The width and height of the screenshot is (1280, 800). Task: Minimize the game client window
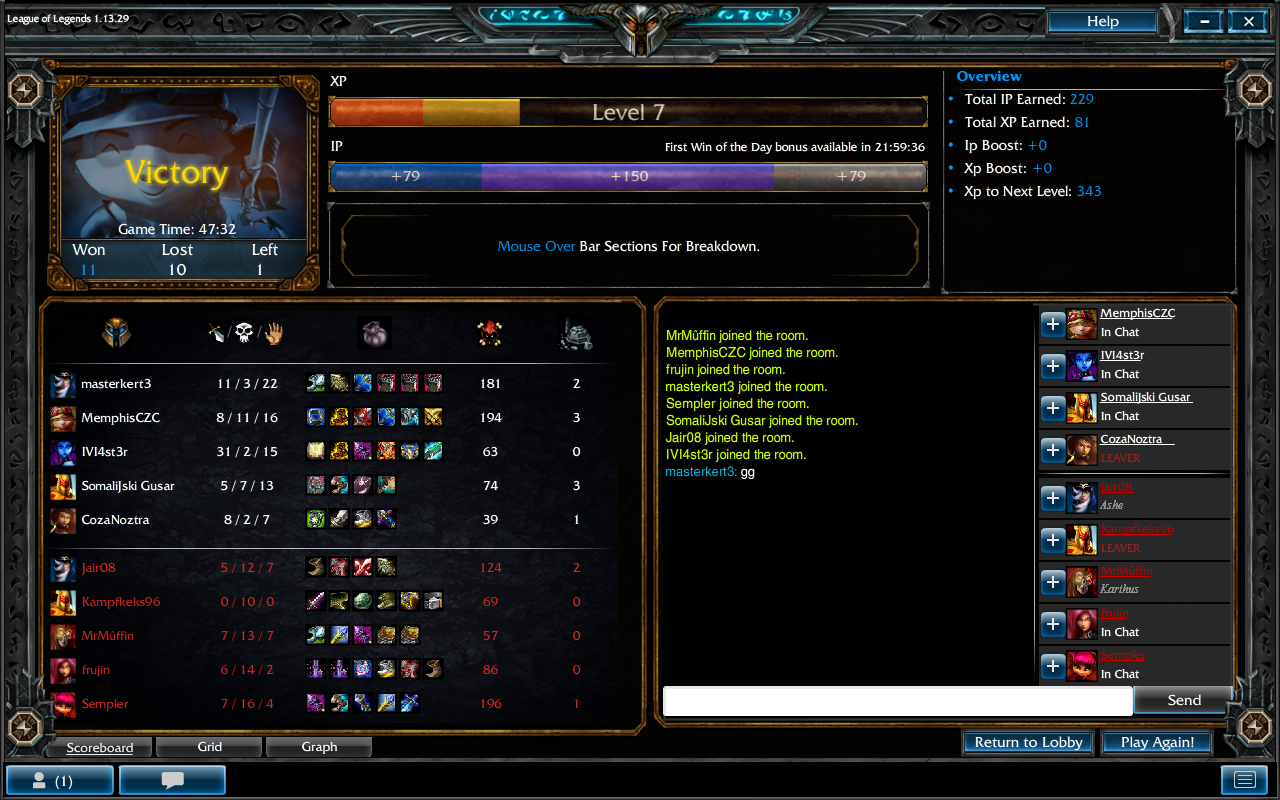1205,22
